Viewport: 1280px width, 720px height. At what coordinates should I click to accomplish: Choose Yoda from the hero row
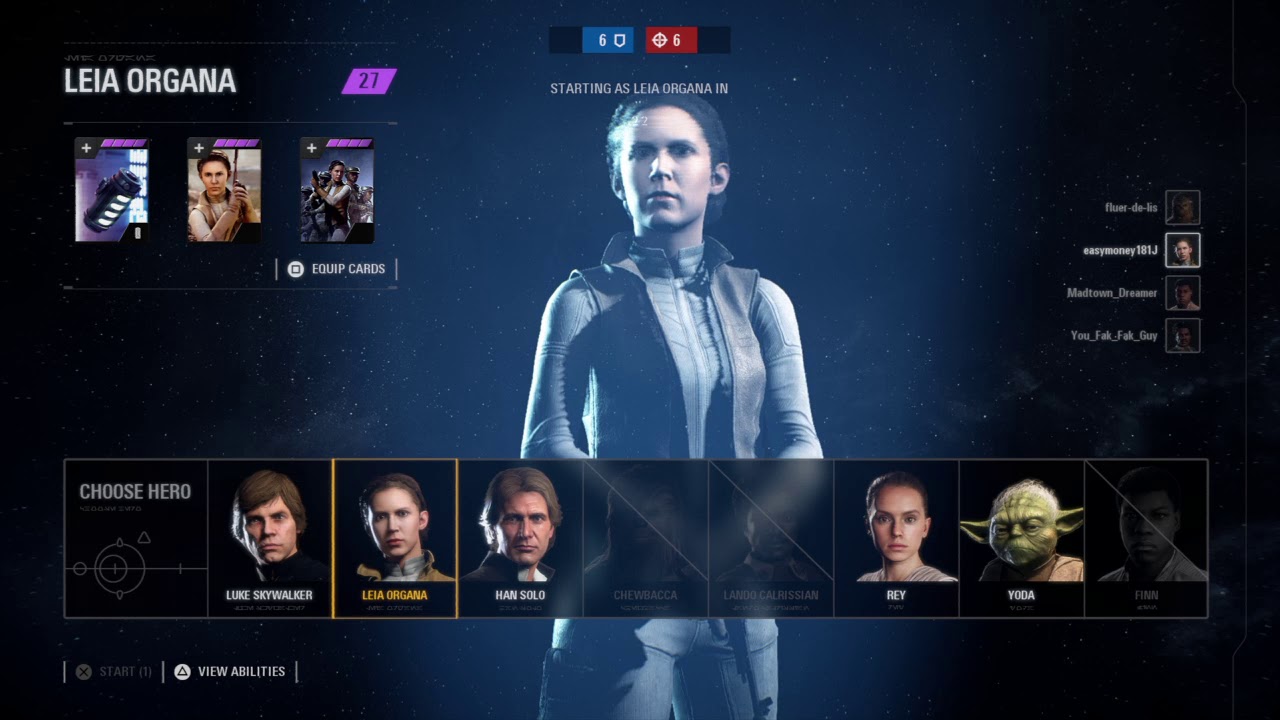click(x=1021, y=538)
